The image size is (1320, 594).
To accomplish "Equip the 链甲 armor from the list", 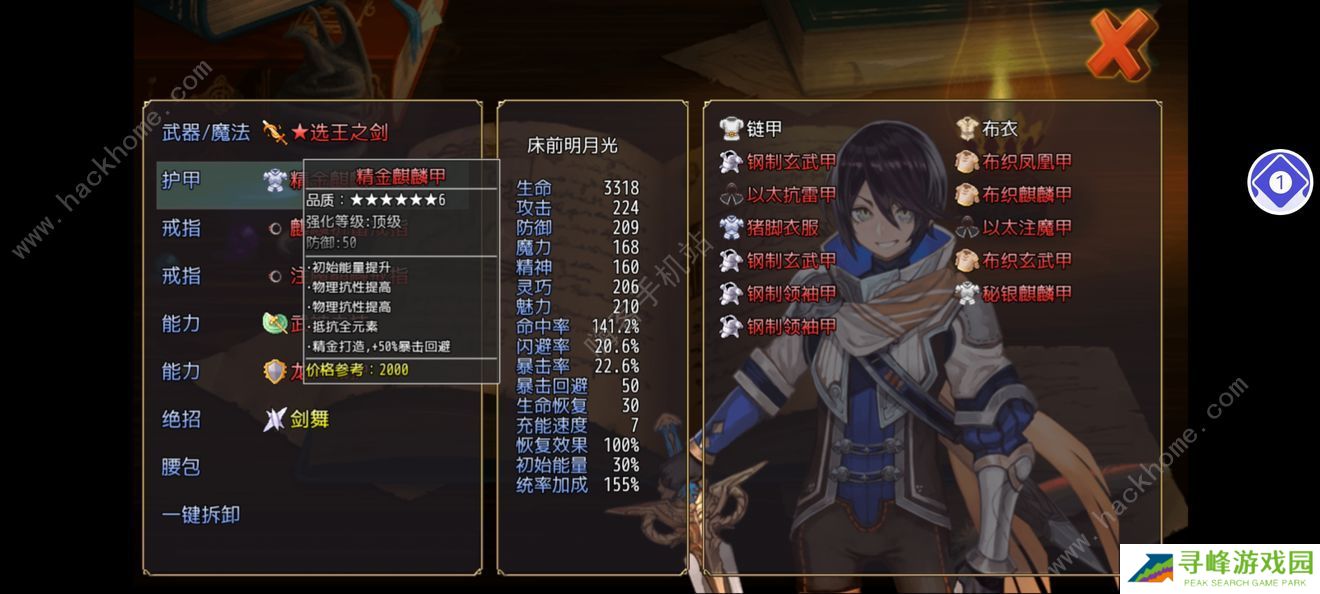I will [765, 129].
